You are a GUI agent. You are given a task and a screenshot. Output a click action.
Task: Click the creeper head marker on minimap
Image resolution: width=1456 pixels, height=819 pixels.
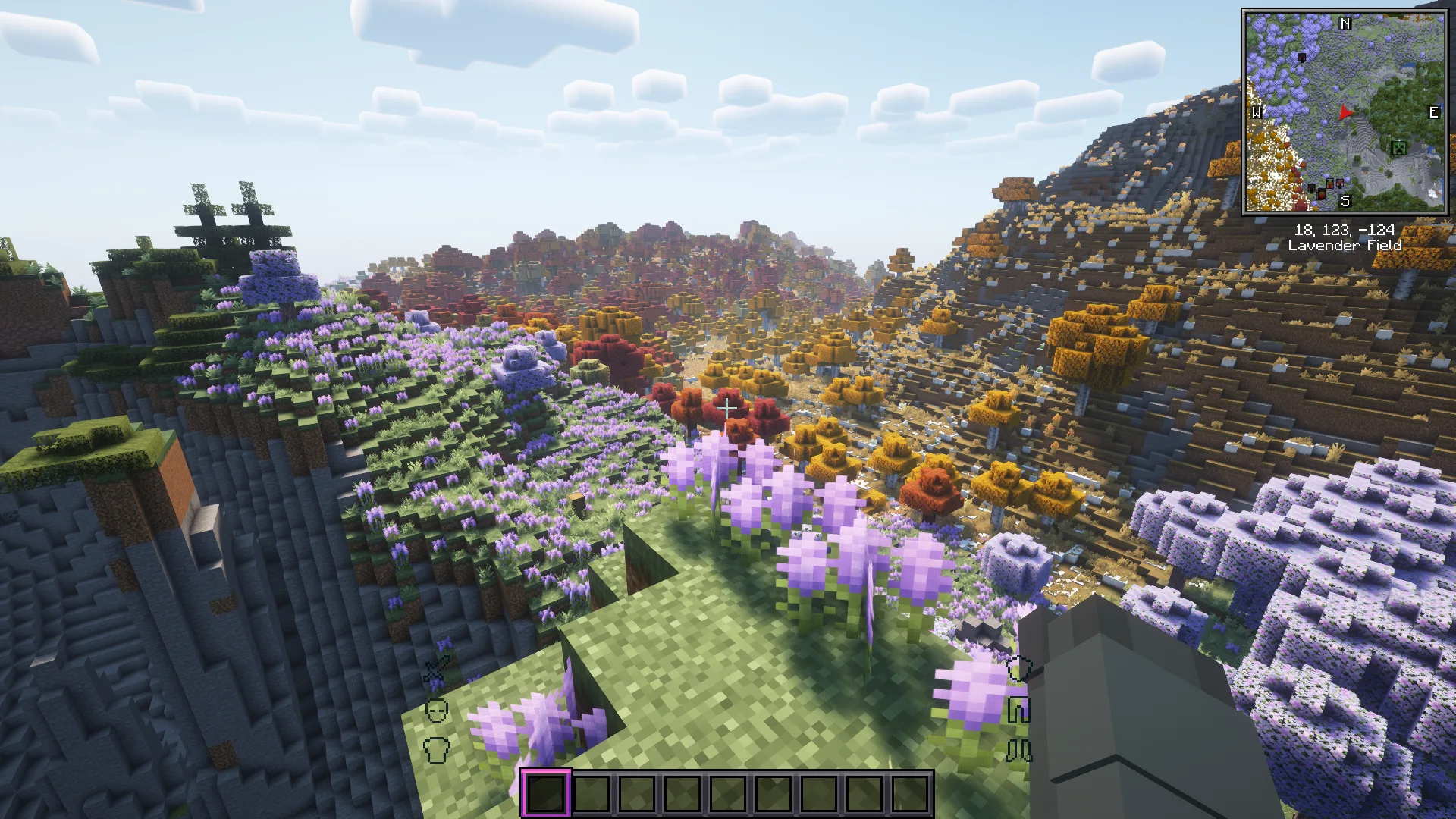click(x=1398, y=148)
